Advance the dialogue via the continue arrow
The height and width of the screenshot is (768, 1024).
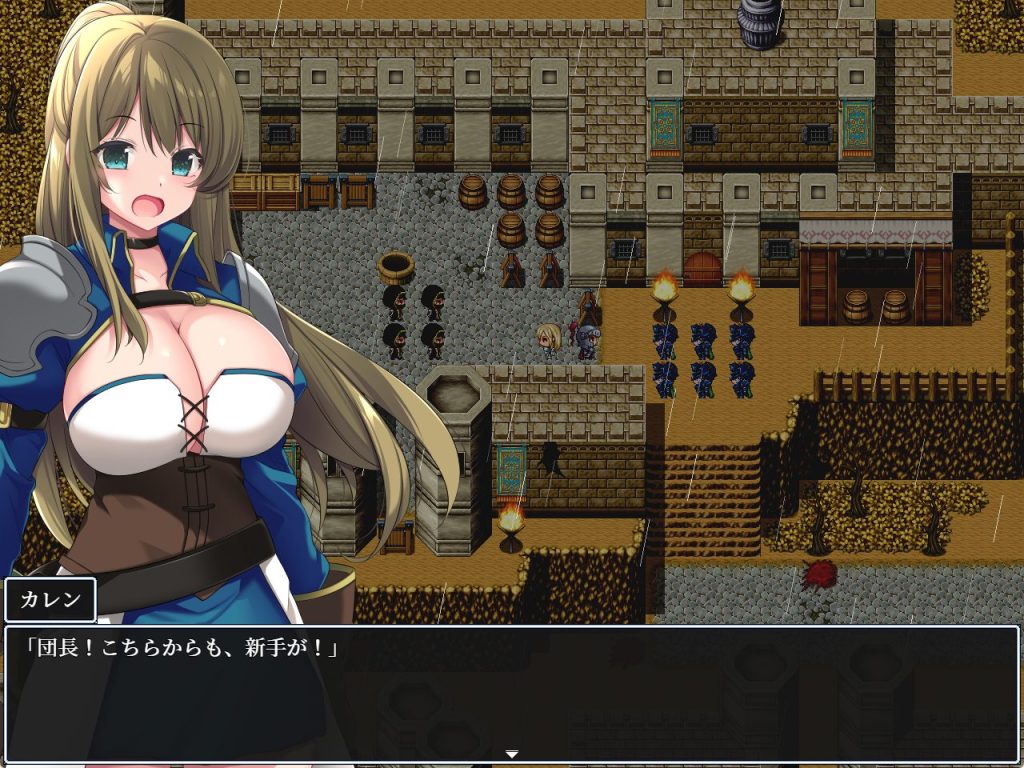511,753
